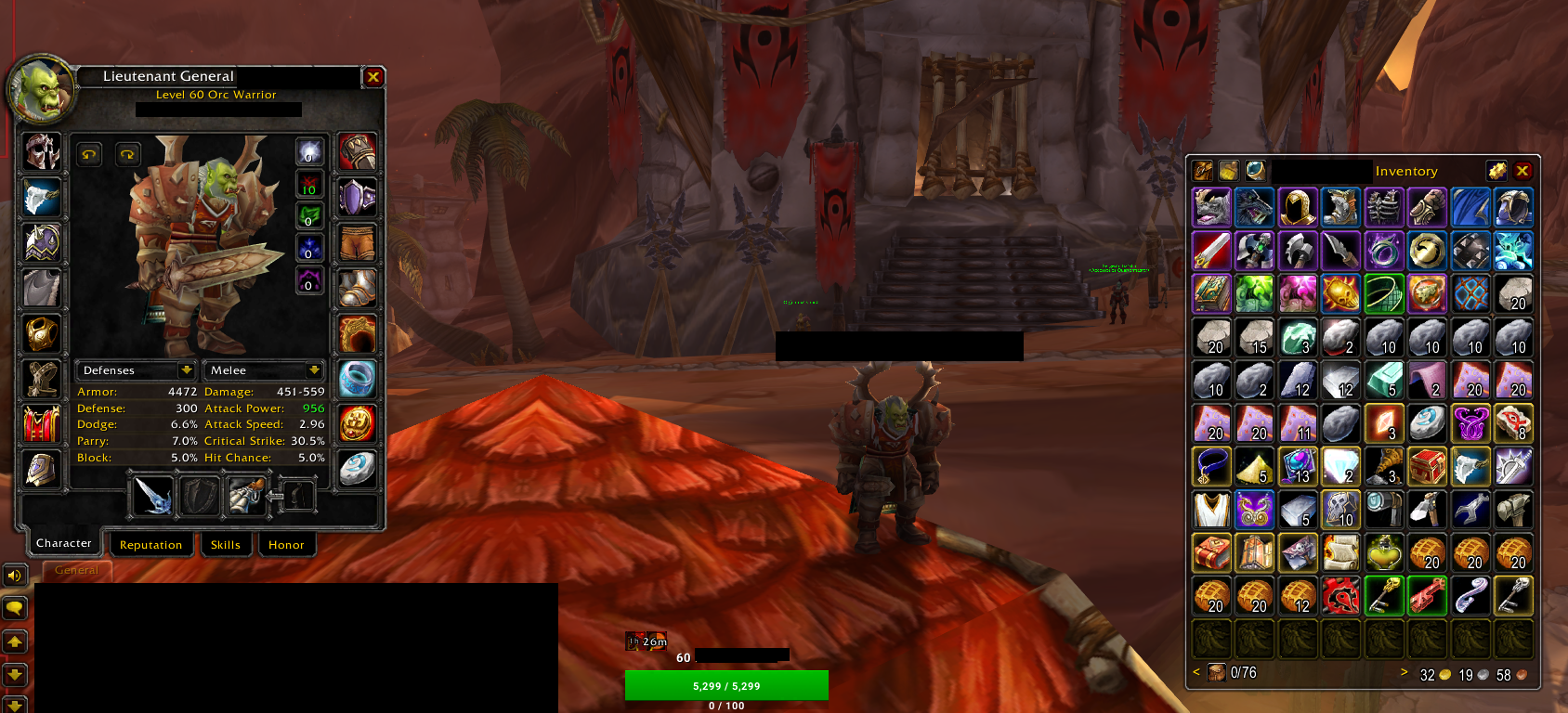Click the gold token icon beside Inventory close button
Viewport: 1568px width, 713px height.
point(1498,170)
